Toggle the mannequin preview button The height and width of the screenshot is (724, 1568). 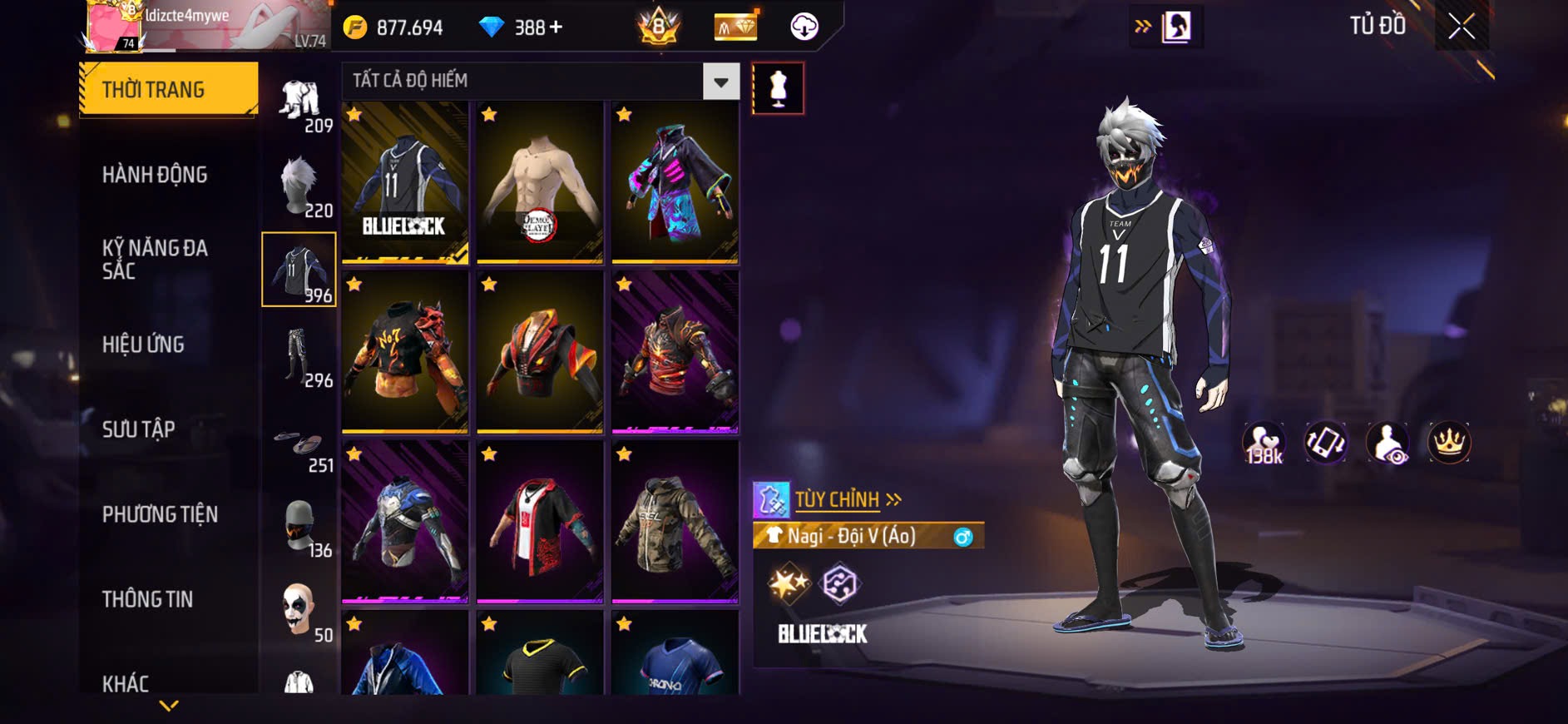778,88
